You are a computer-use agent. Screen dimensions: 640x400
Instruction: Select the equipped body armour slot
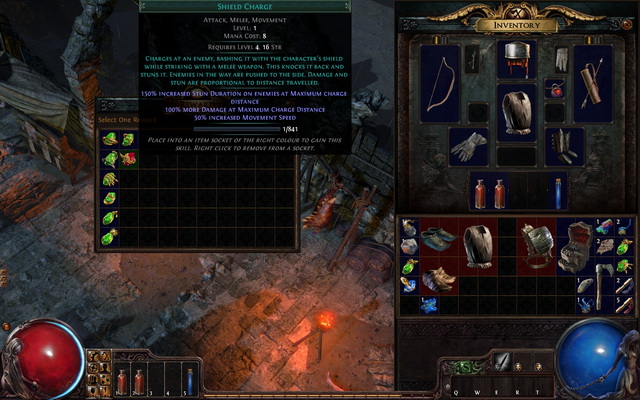(517, 112)
